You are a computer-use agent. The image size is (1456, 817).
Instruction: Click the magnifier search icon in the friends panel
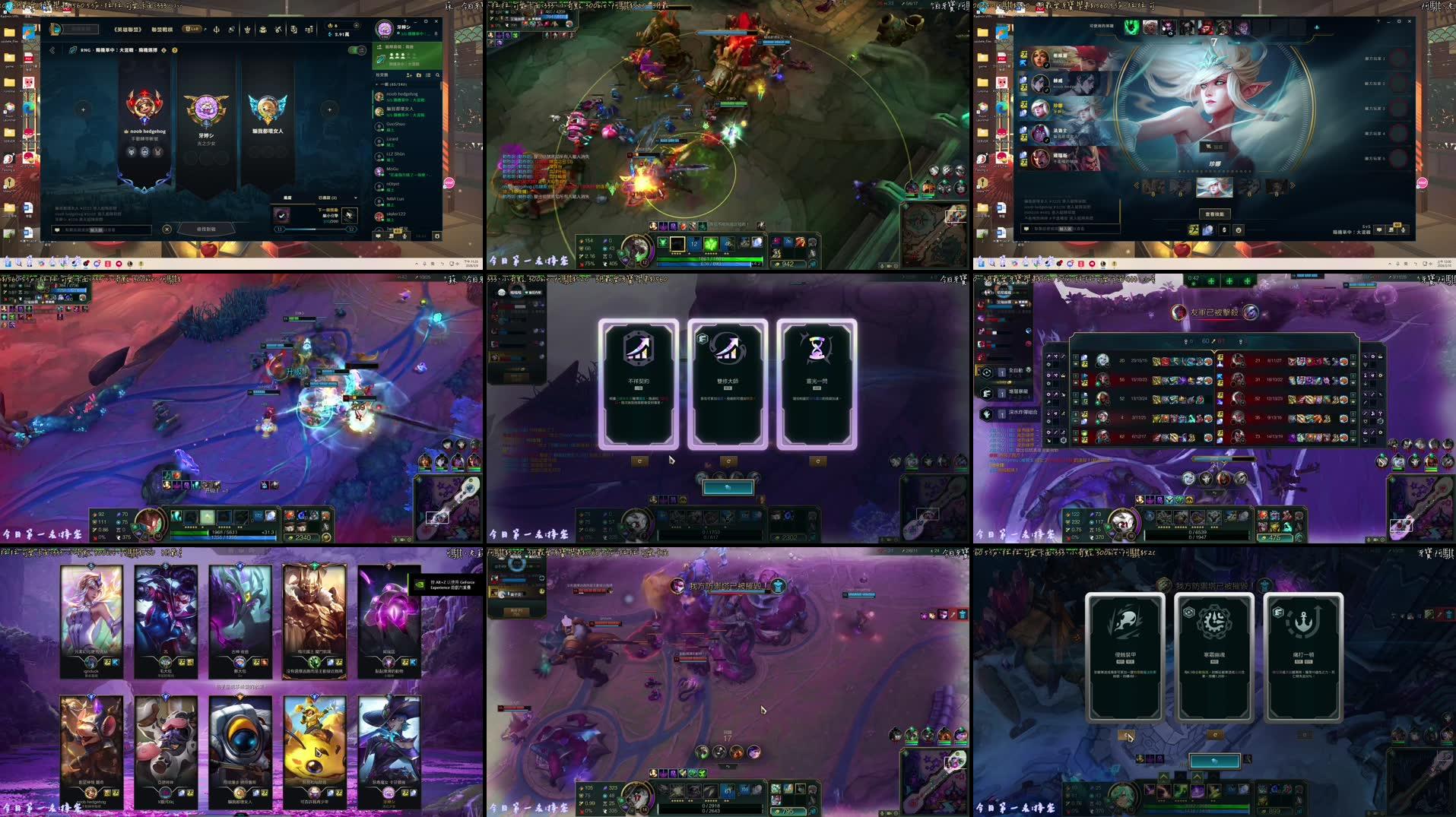tap(437, 75)
